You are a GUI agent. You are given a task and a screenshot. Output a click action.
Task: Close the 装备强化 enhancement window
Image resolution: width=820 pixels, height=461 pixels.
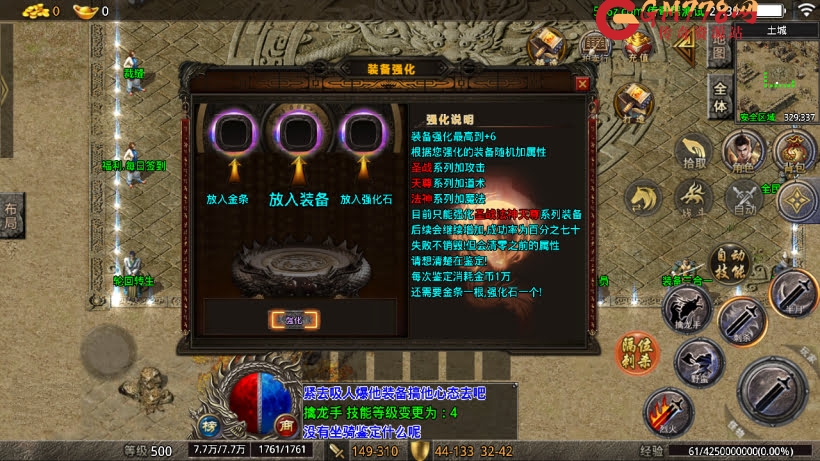pos(582,84)
